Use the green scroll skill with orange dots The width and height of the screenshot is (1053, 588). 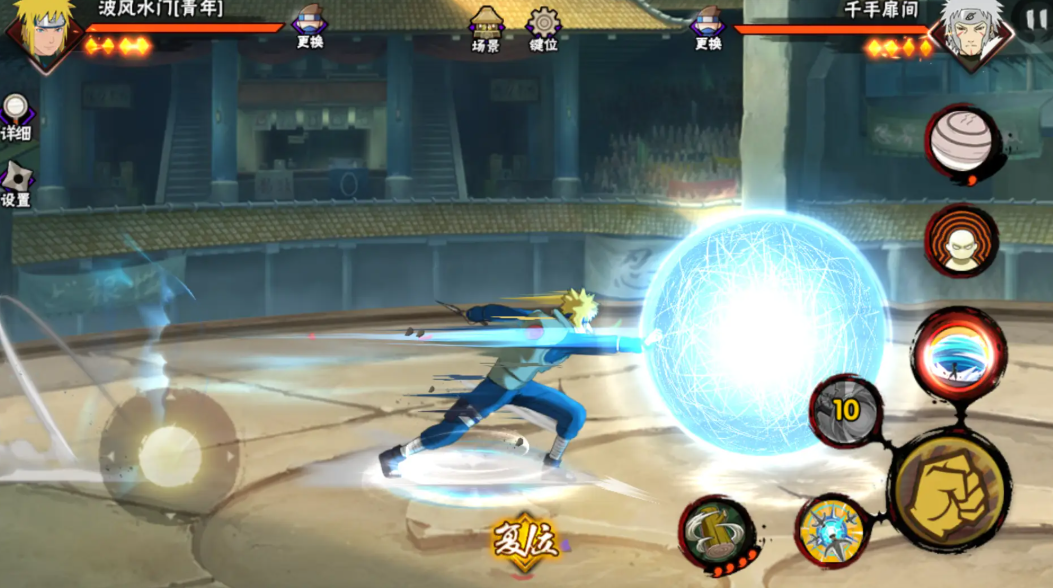[716, 534]
